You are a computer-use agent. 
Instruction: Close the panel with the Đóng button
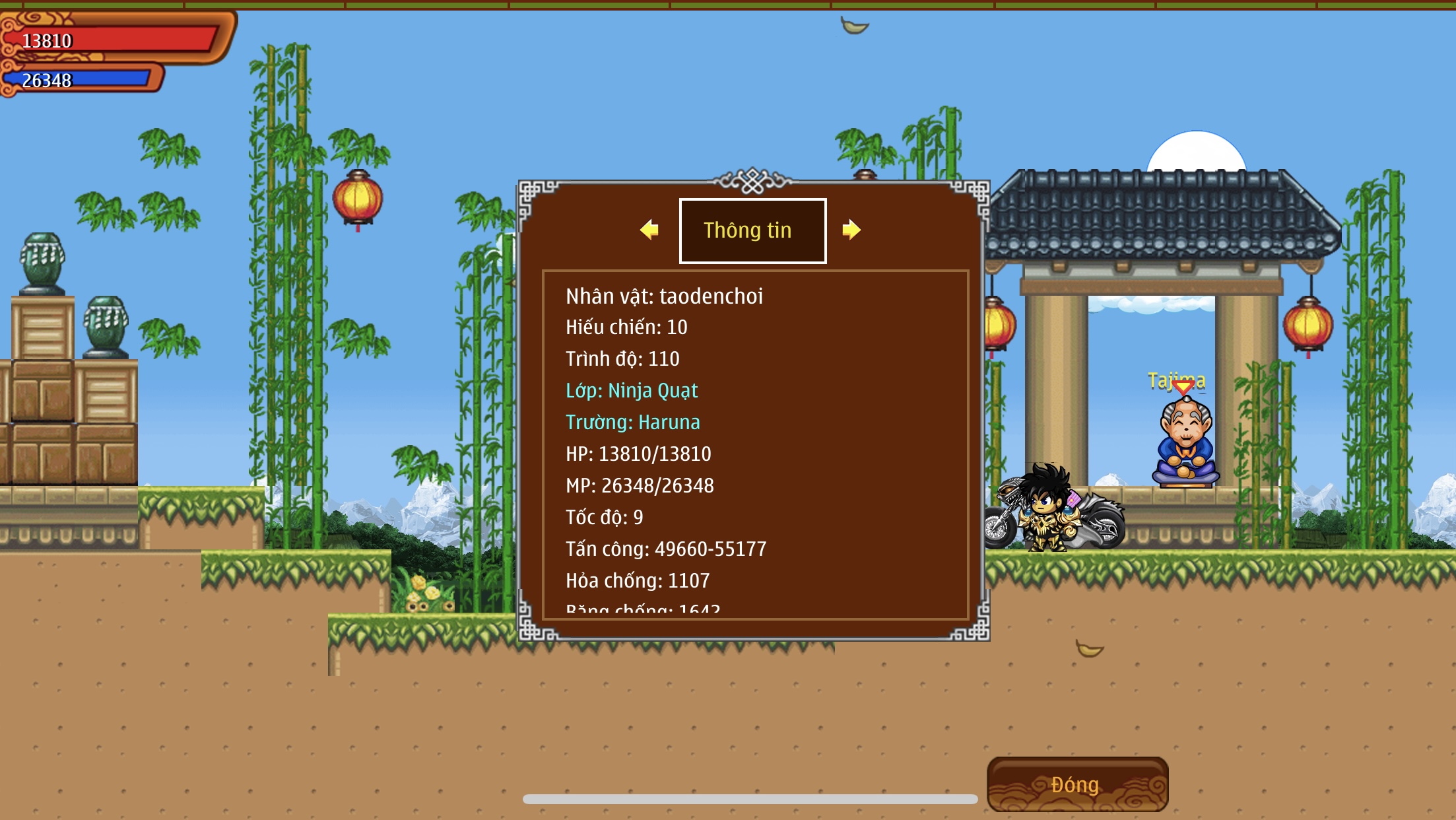(1077, 784)
